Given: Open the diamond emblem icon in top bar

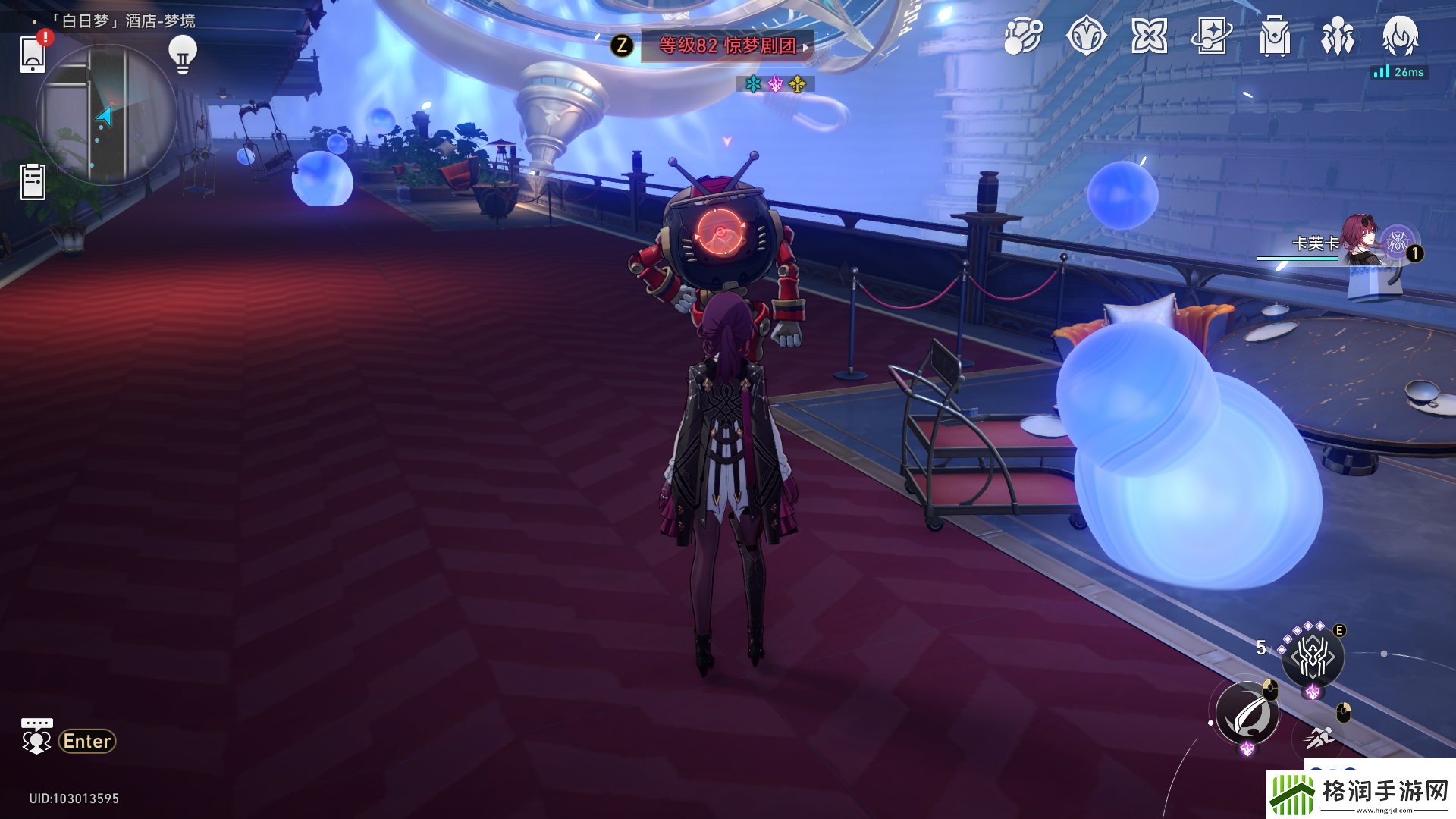Looking at the screenshot, I should click(x=1086, y=36).
